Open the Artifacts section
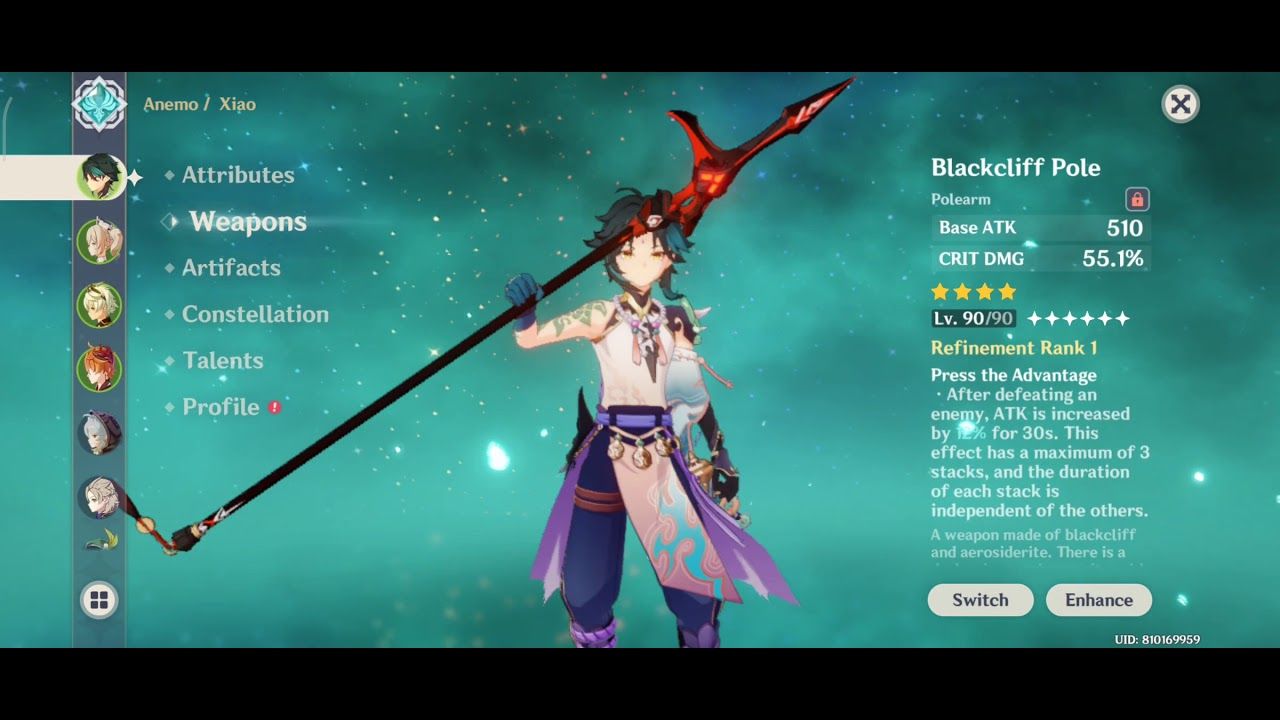This screenshot has width=1280, height=720. (230, 268)
